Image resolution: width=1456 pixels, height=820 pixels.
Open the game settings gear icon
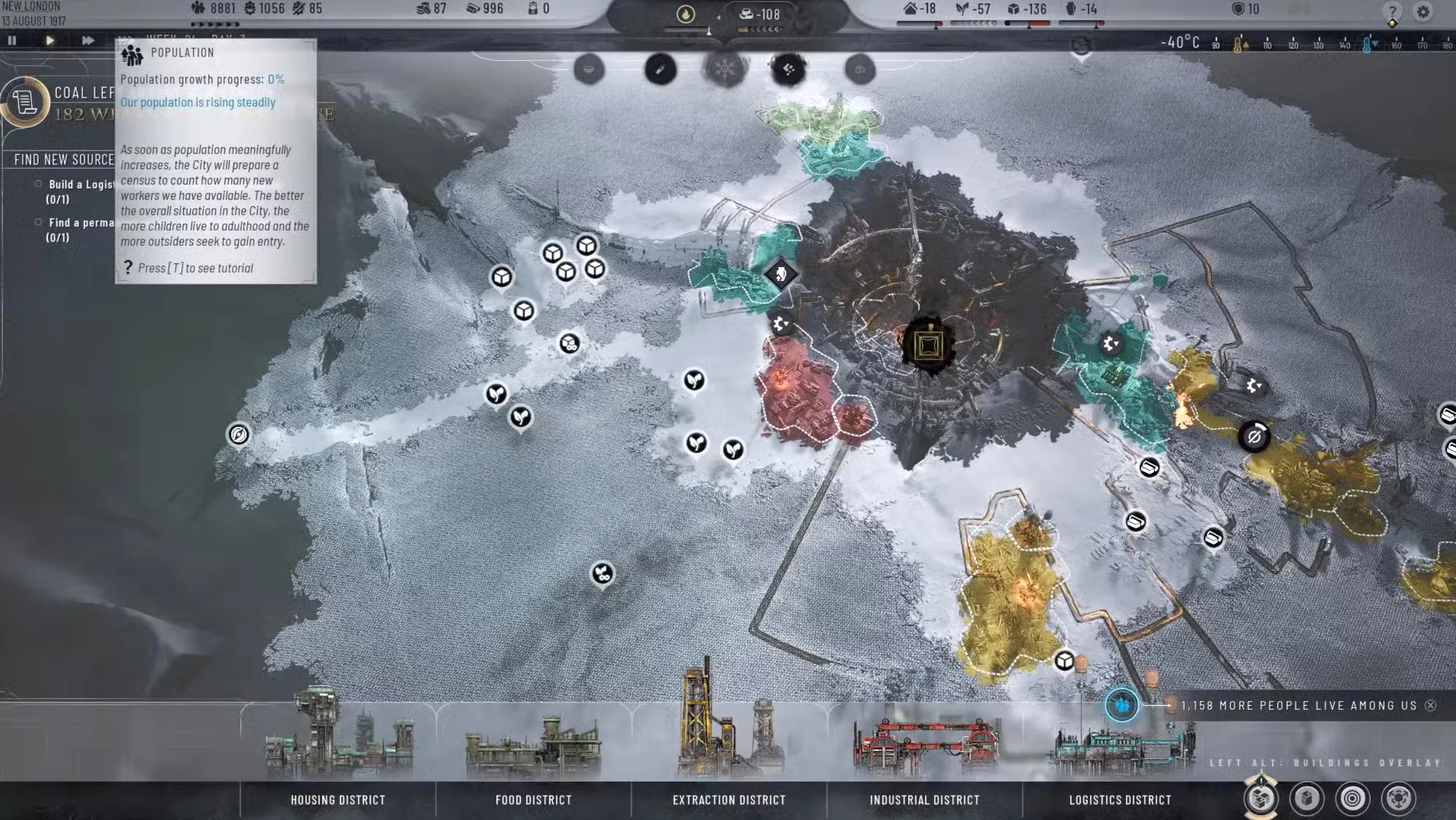[x=1423, y=10]
